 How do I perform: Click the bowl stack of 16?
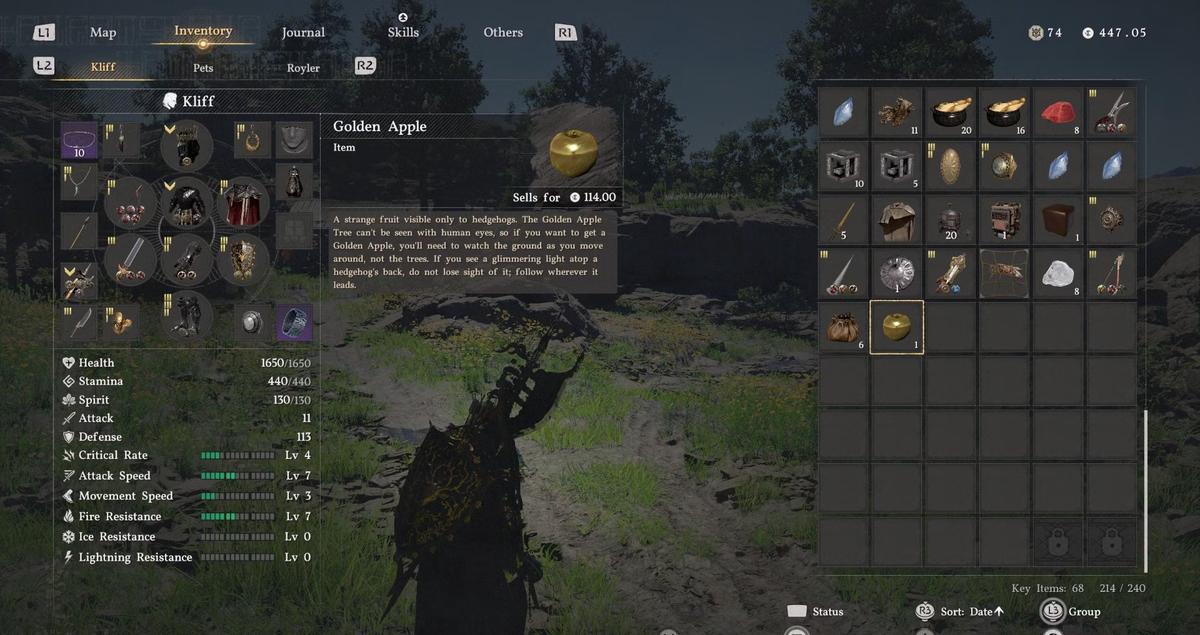1003,112
